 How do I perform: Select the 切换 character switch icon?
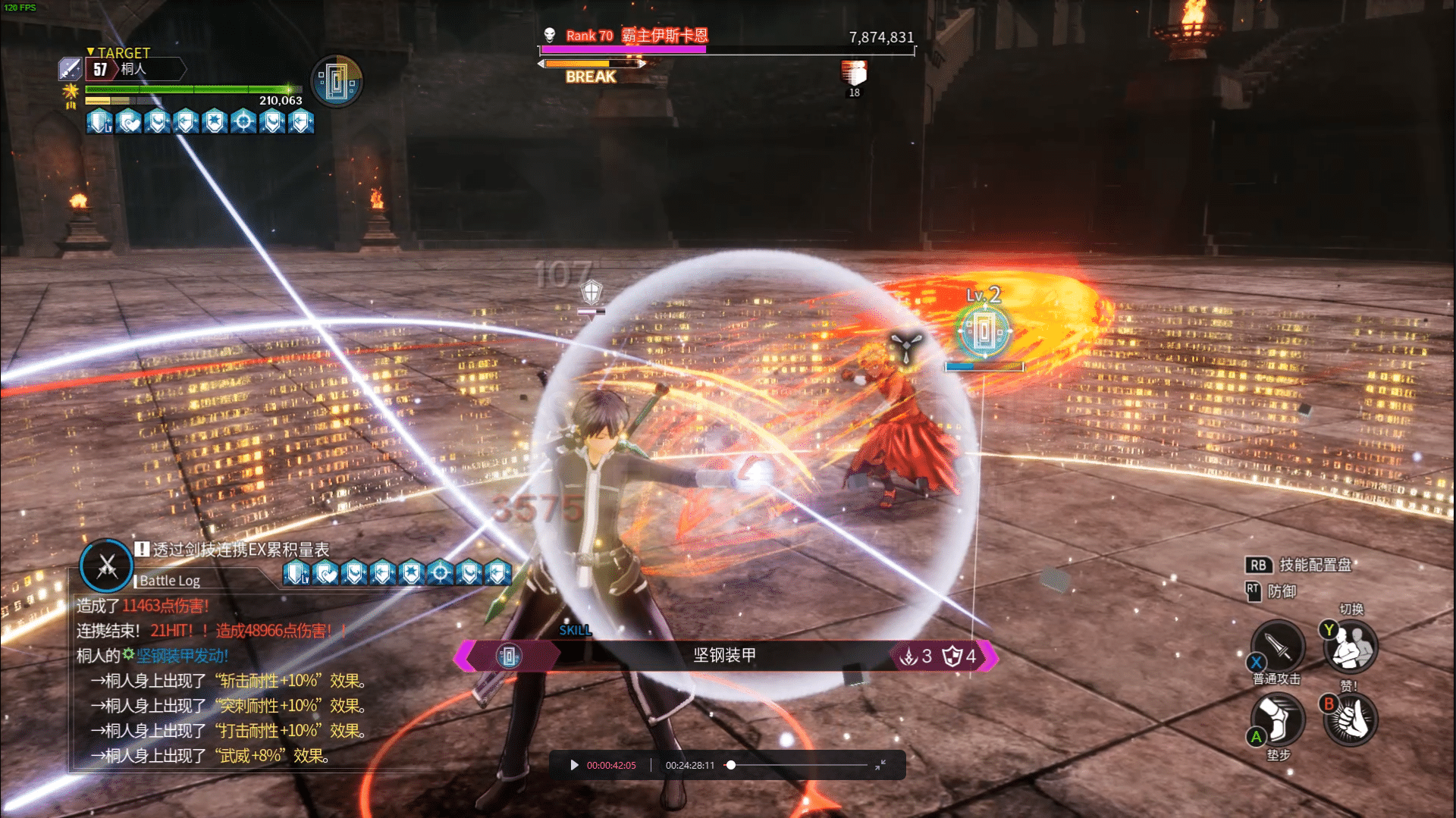click(x=1351, y=647)
